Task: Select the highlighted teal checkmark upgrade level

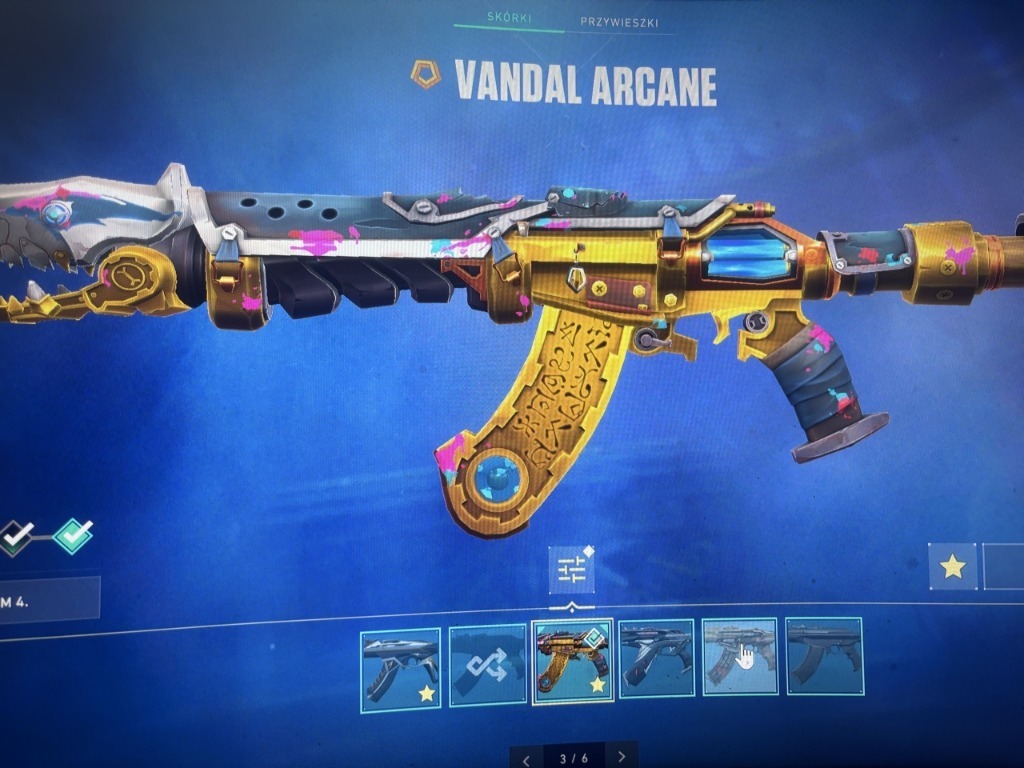Action: 72,536
